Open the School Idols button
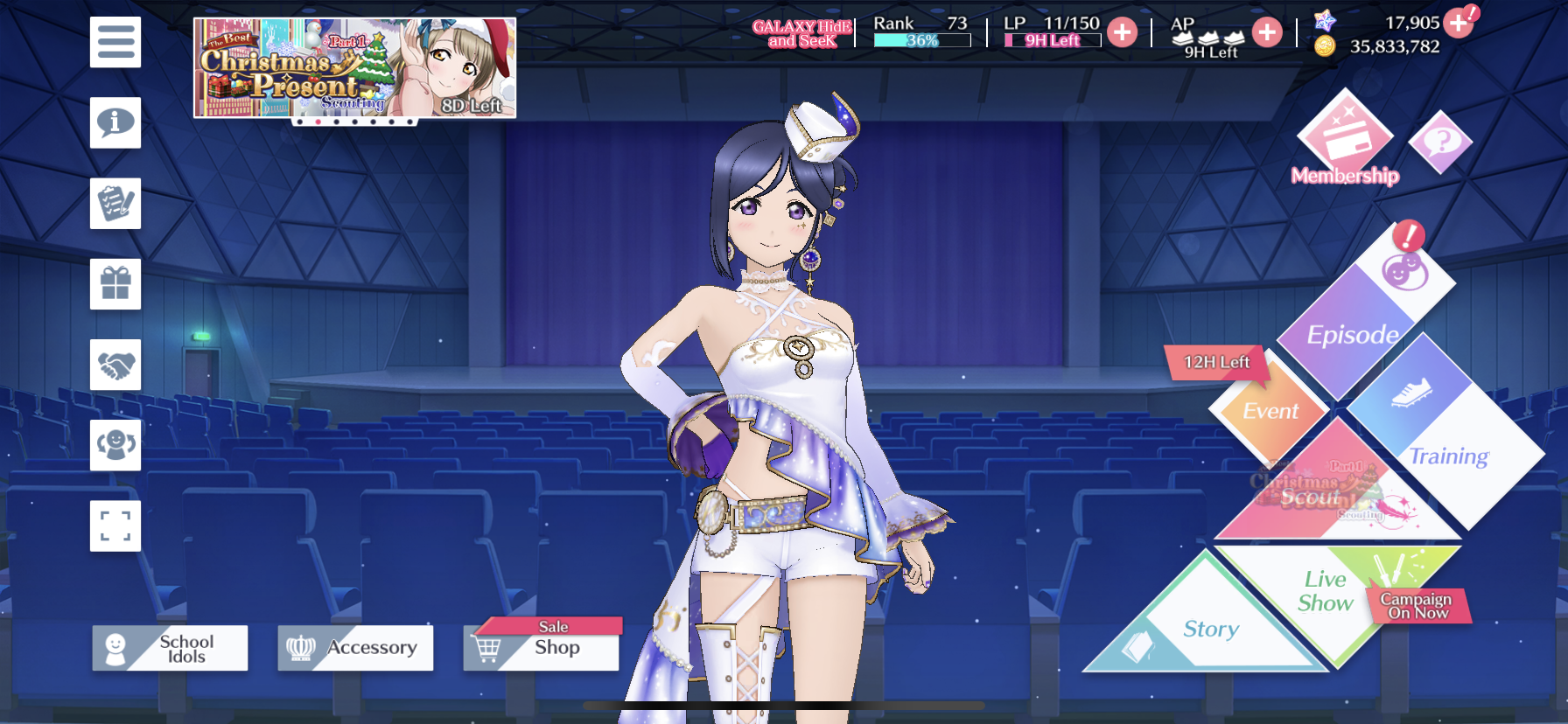The image size is (1568, 724). (x=171, y=648)
